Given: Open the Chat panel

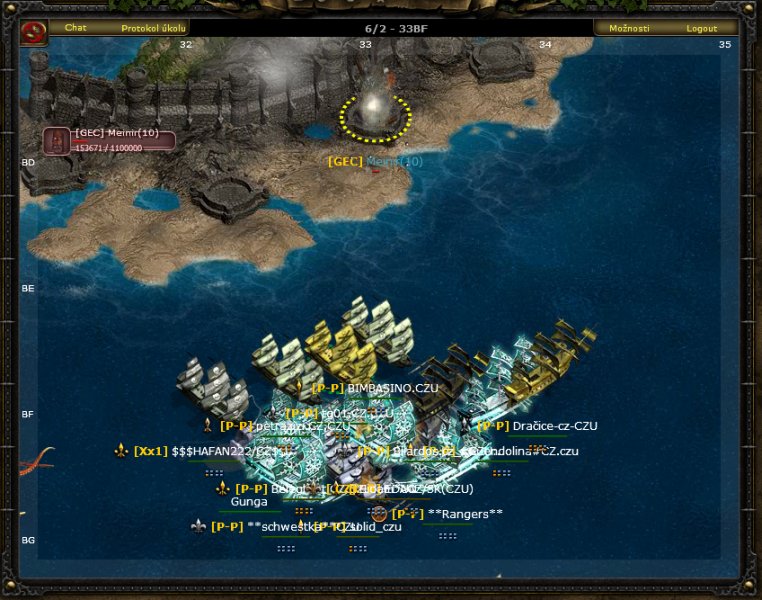Looking at the screenshot, I should 76,28.
